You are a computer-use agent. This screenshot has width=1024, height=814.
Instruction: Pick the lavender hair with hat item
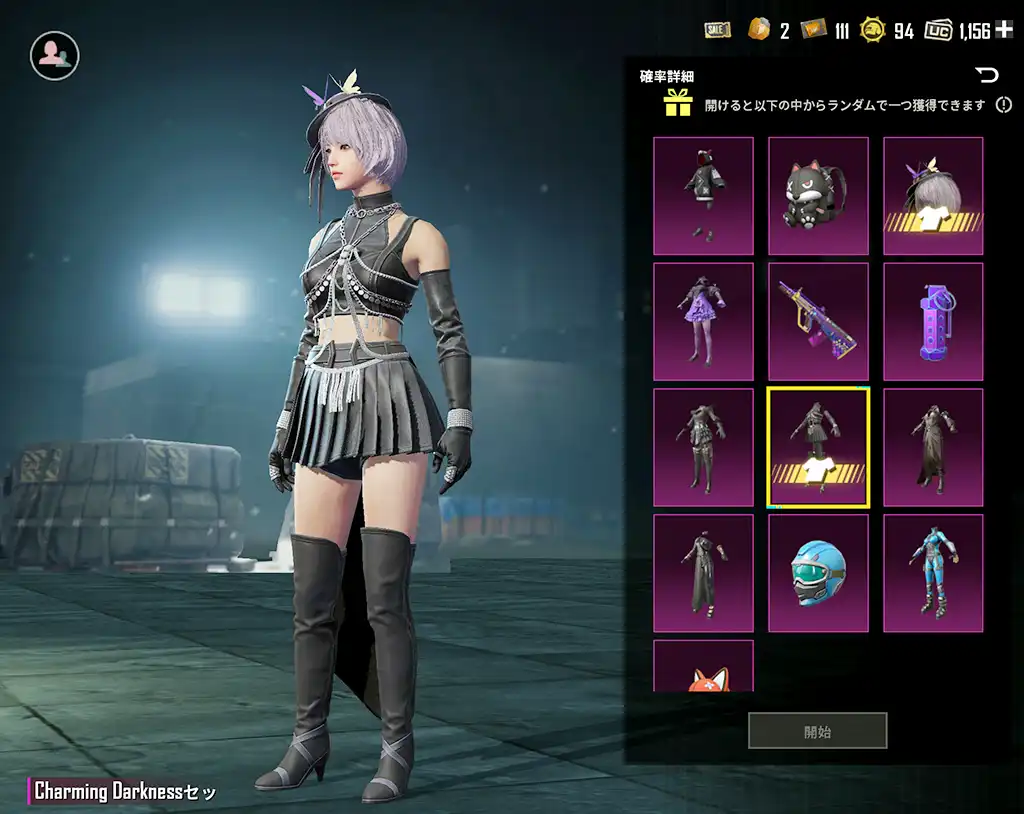coord(933,196)
